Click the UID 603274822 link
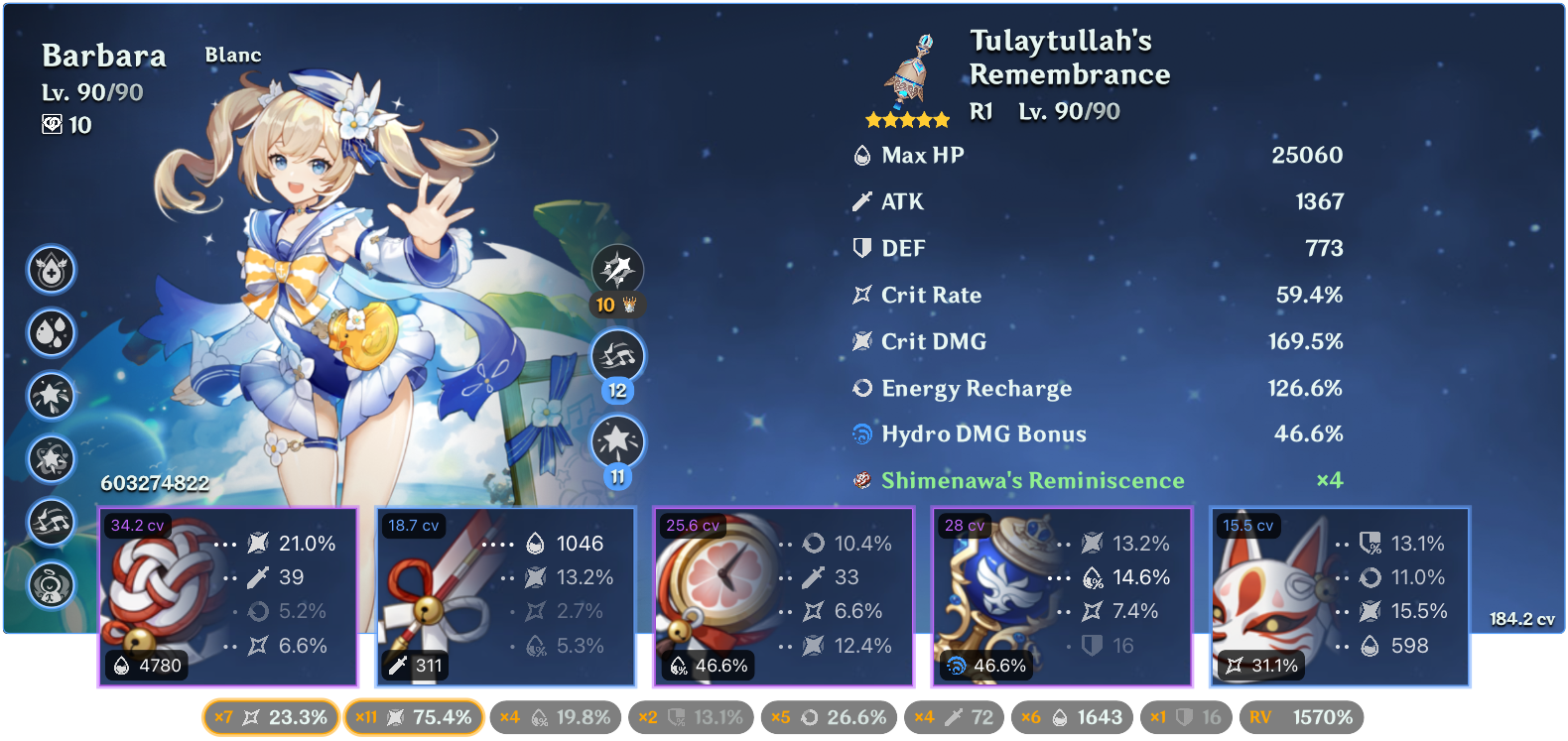 [154, 485]
